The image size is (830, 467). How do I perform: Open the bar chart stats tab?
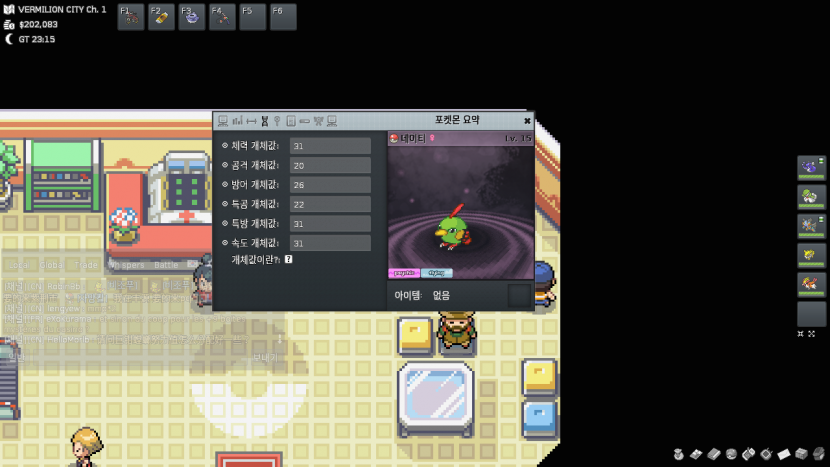[238, 121]
